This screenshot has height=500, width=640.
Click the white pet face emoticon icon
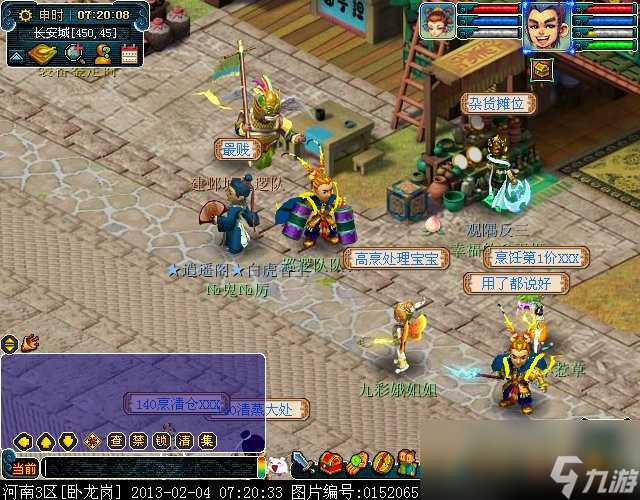(x=279, y=465)
